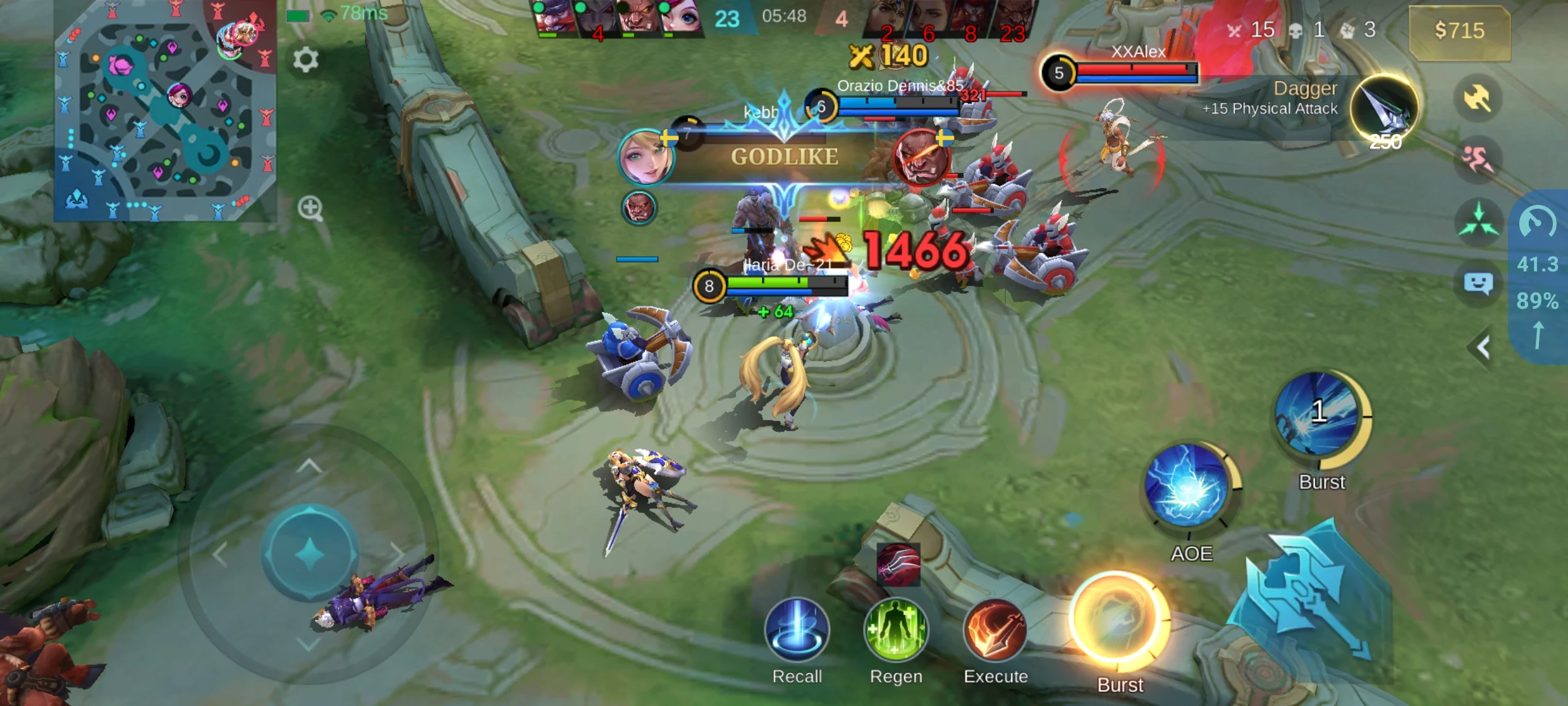Trigger the glowing golden Burst skill
Viewport: 1568px width, 706px height.
pyautogui.click(x=1119, y=621)
